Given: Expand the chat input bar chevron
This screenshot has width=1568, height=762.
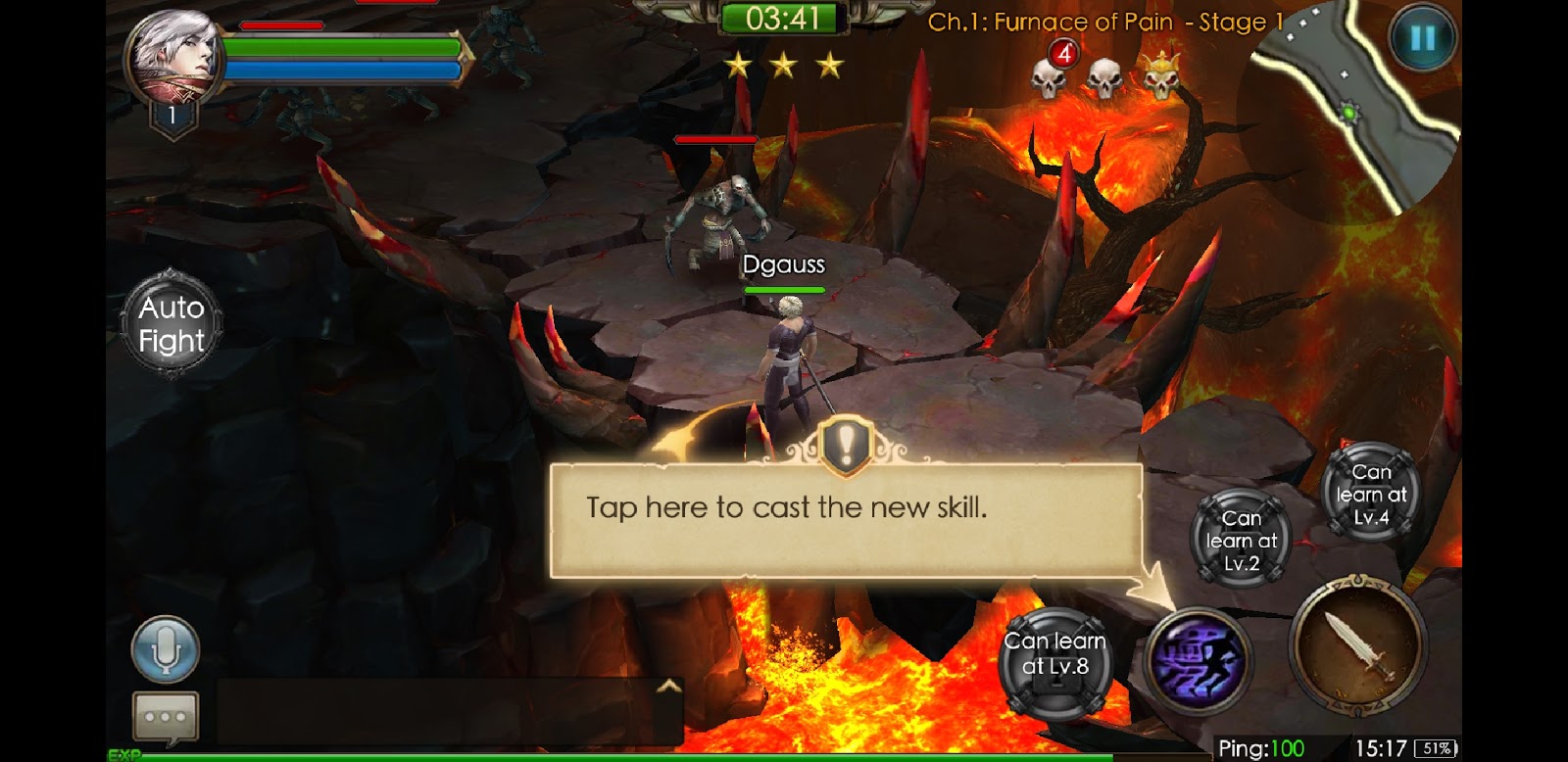Looking at the screenshot, I should [x=669, y=686].
